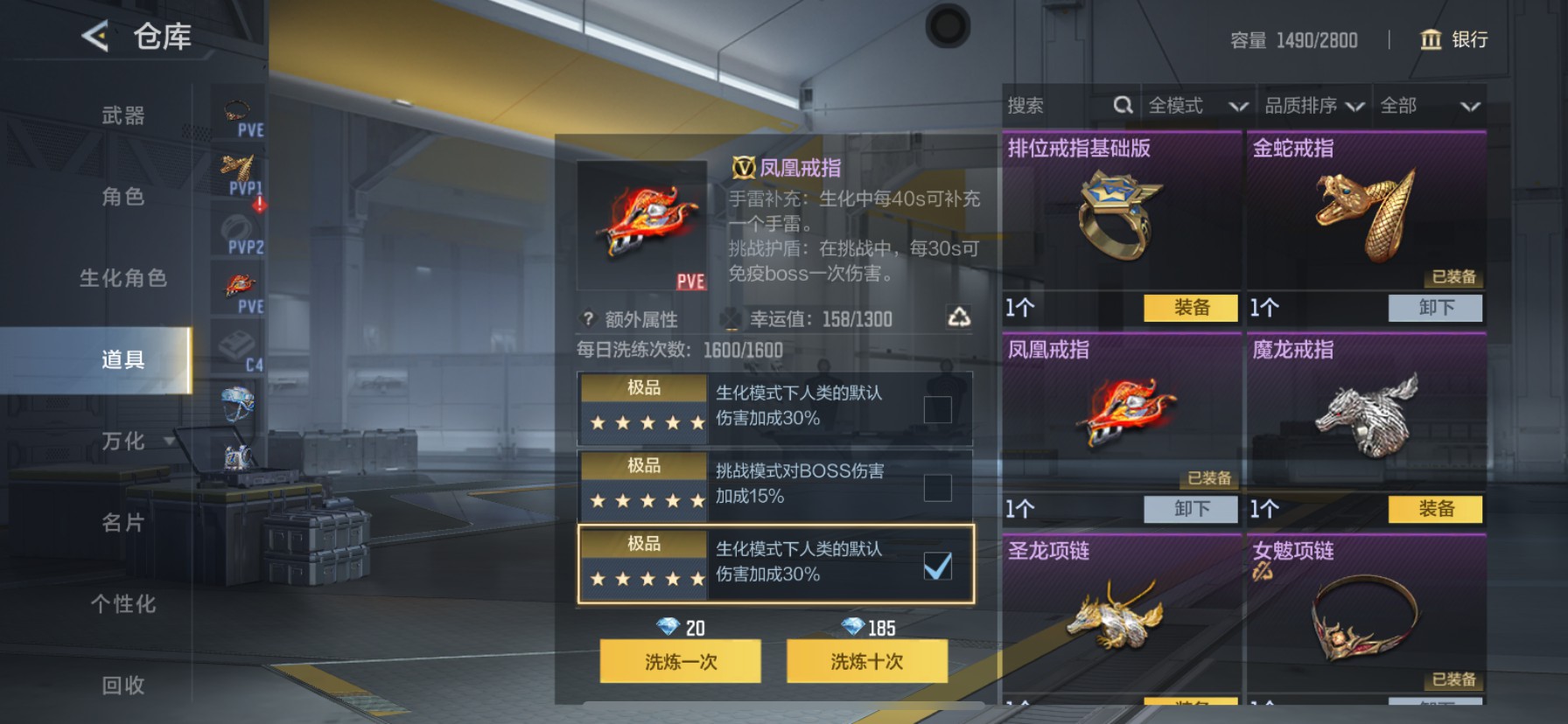The width and height of the screenshot is (1568, 724).
Task: Unequip 金蛇戒指 via its 卸下 button
Action: tap(1434, 308)
